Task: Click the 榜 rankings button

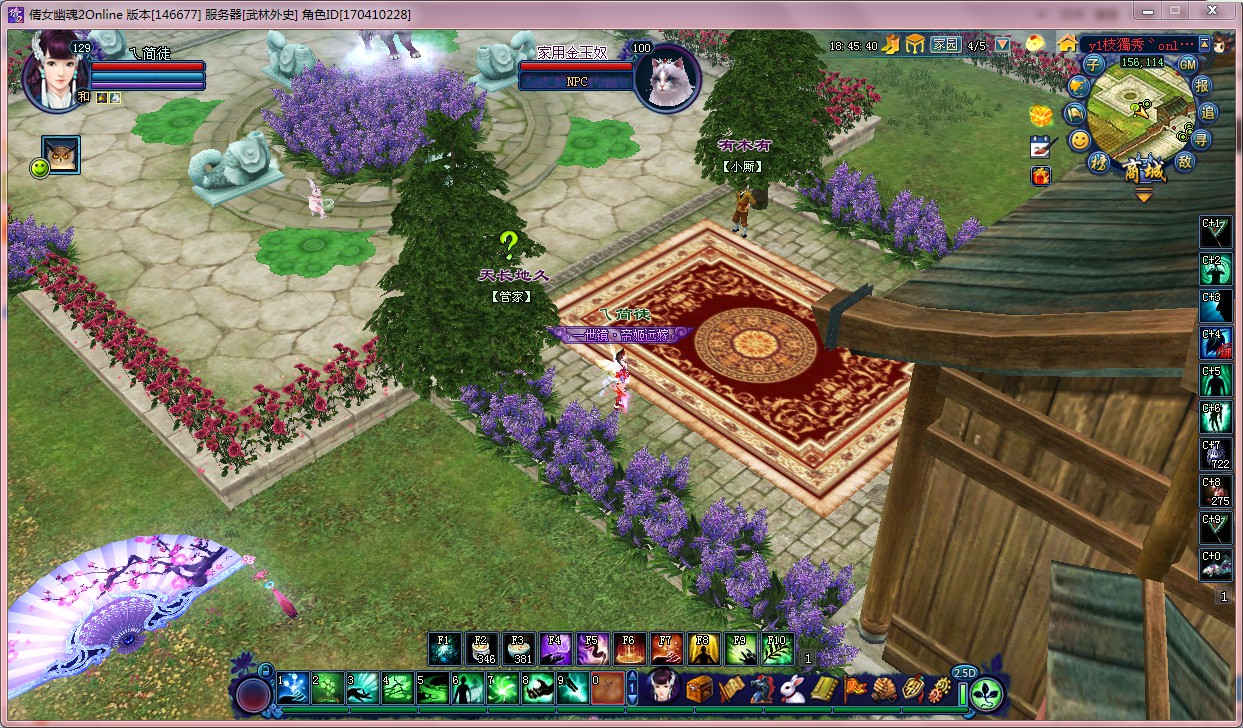Action: tap(1098, 162)
